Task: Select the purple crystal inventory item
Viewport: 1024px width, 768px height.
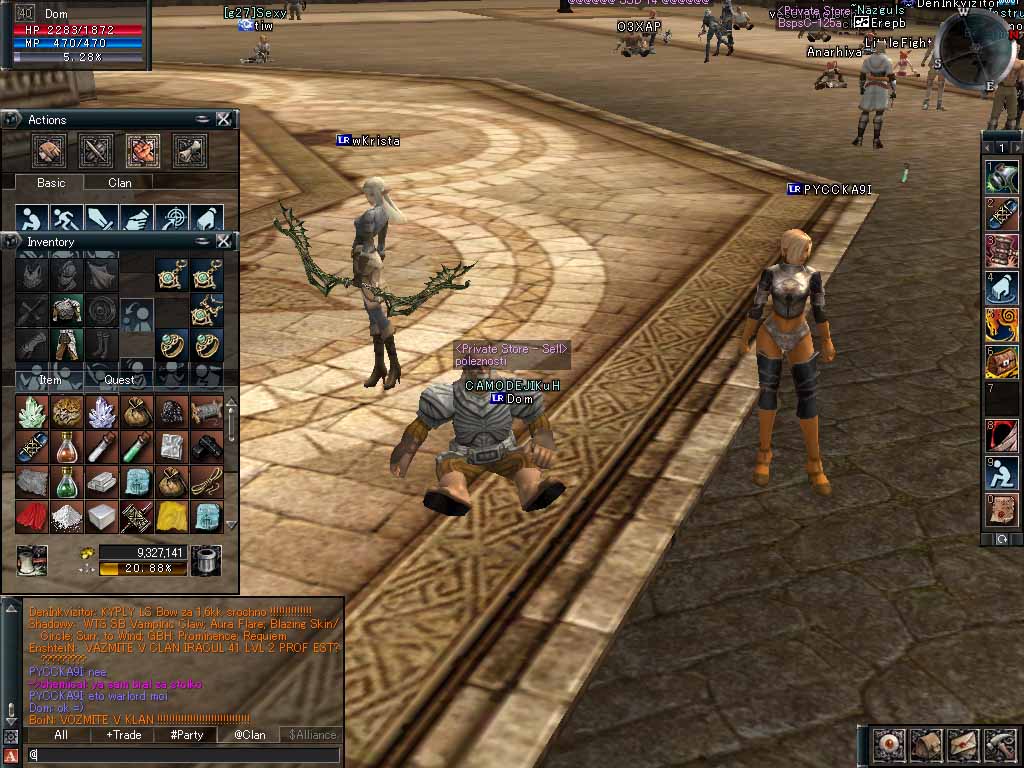Action: coord(102,412)
